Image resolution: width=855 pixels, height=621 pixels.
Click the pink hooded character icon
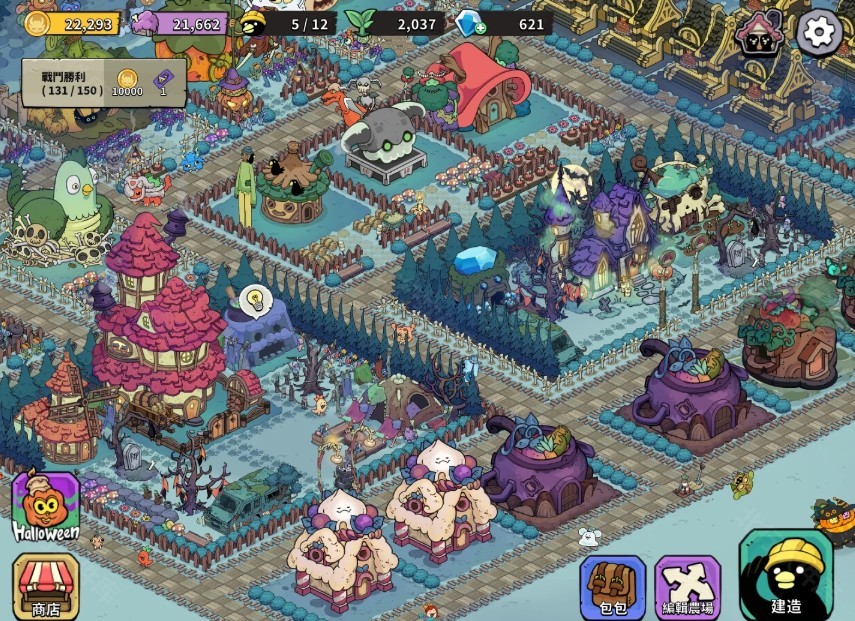tap(758, 35)
